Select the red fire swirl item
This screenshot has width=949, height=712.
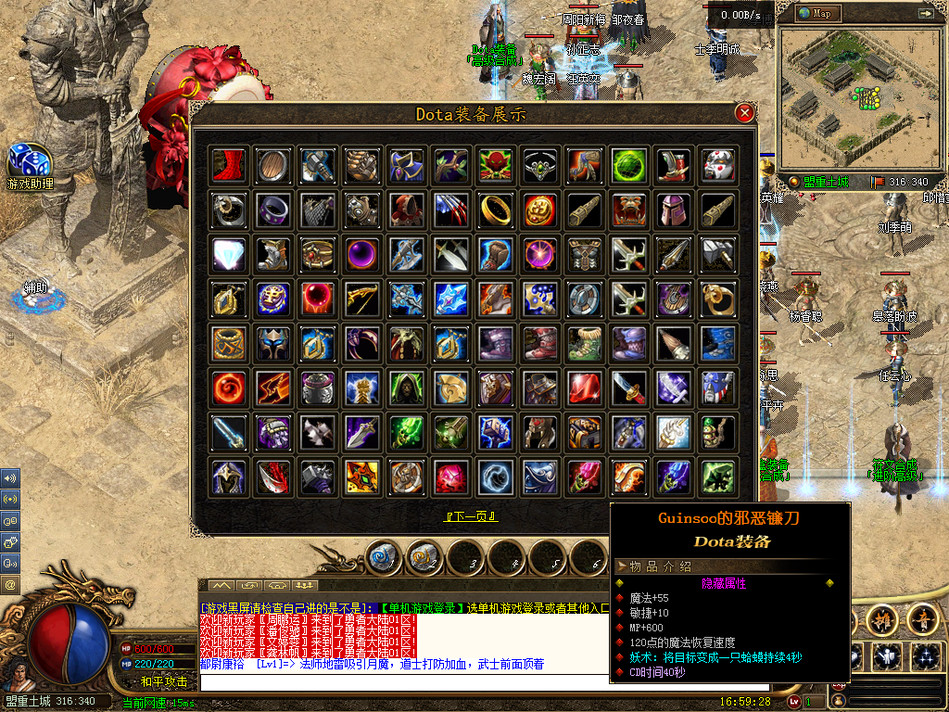(230, 388)
